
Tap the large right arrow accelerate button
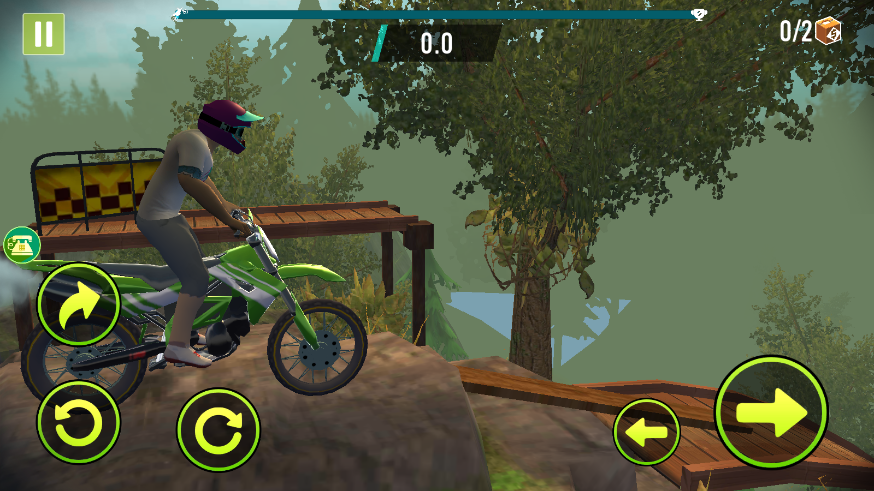pos(771,411)
